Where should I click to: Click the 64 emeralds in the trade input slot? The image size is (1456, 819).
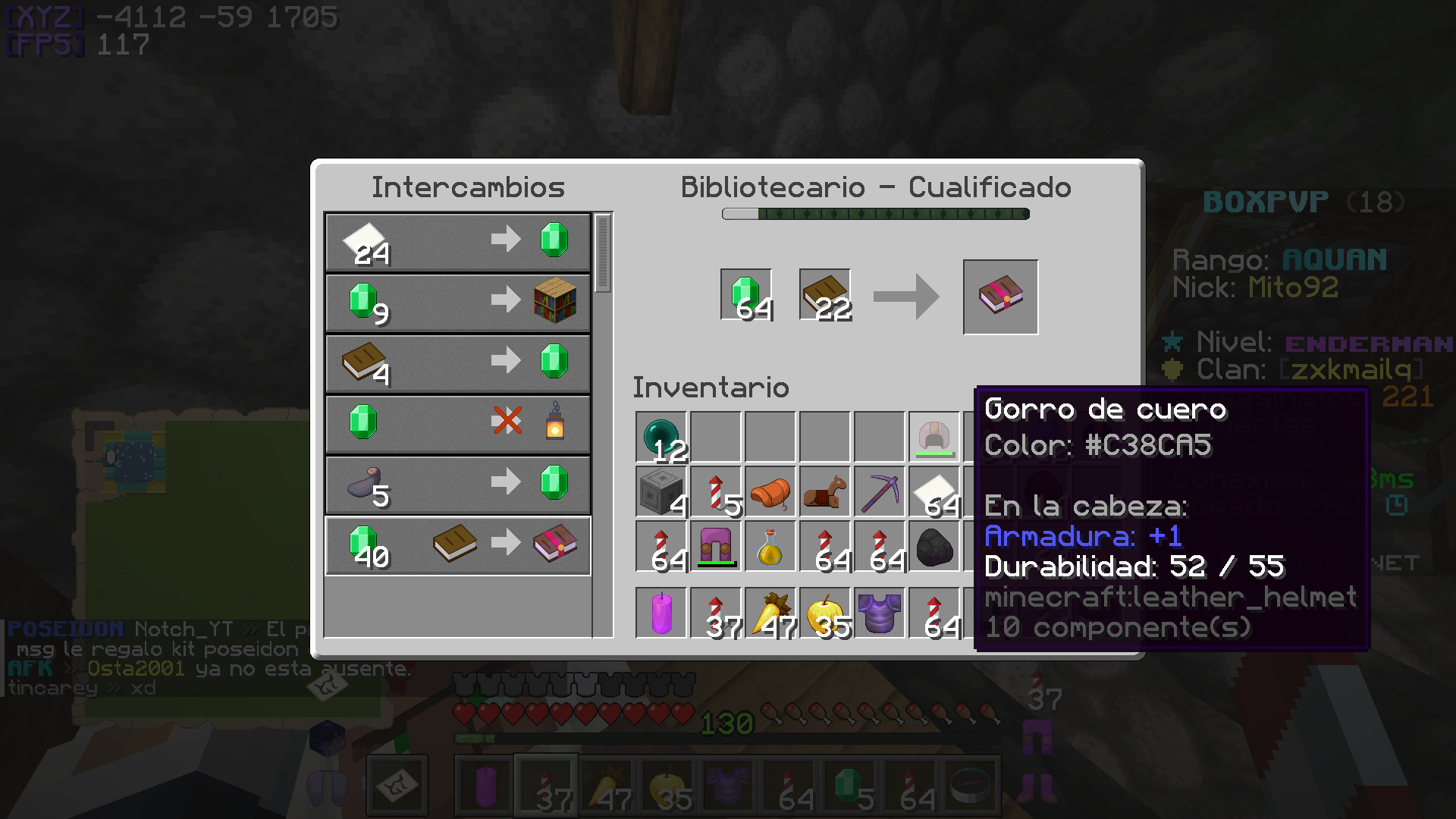pyautogui.click(x=746, y=295)
